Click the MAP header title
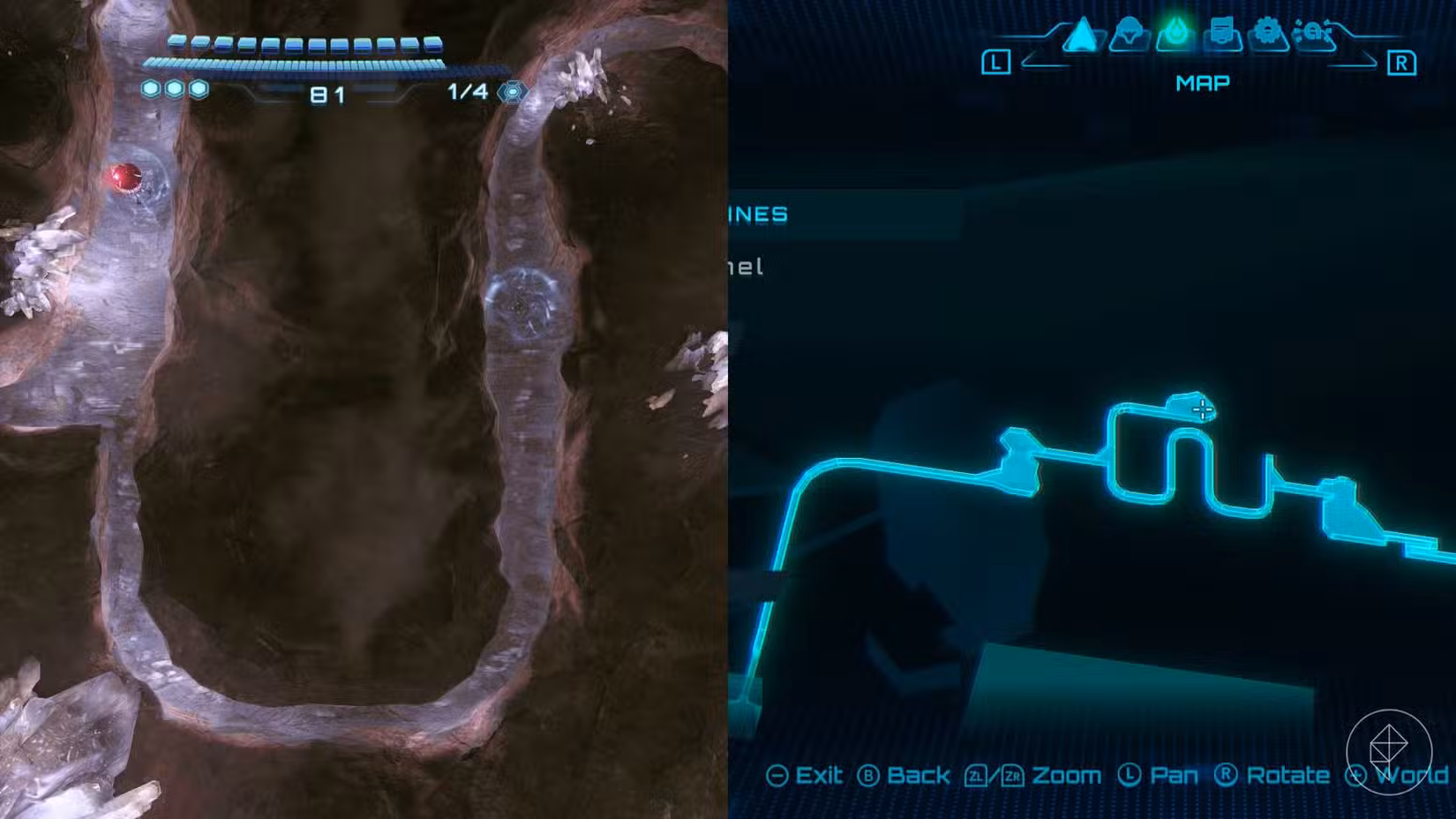Viewport: 1456px width, 819px height. [x=1203, y=82]
